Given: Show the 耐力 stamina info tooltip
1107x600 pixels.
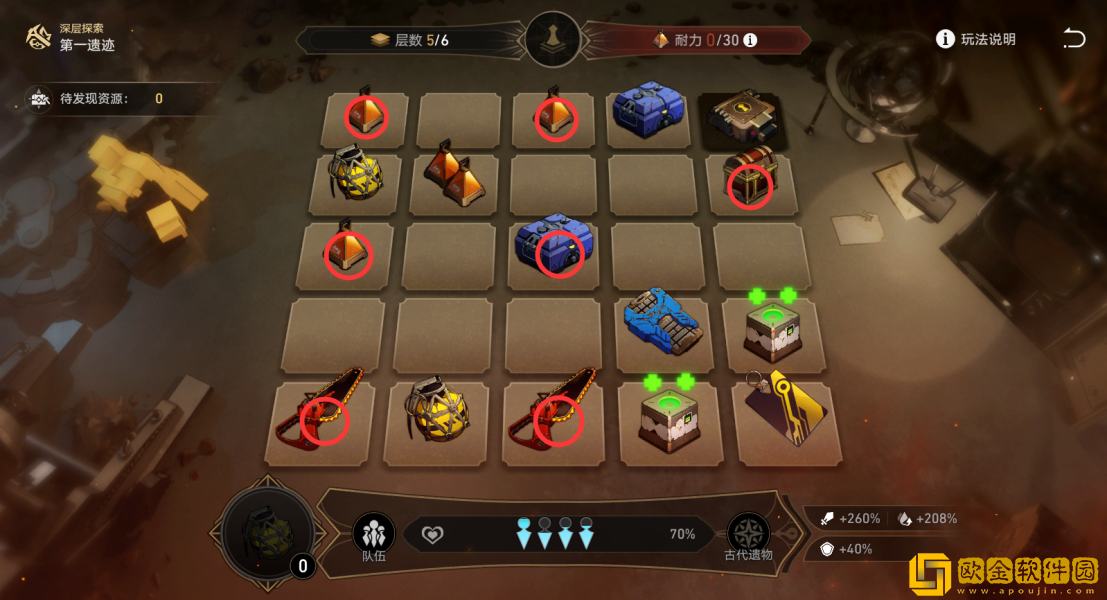Looking at the screenshot, I should pos(750,41).
